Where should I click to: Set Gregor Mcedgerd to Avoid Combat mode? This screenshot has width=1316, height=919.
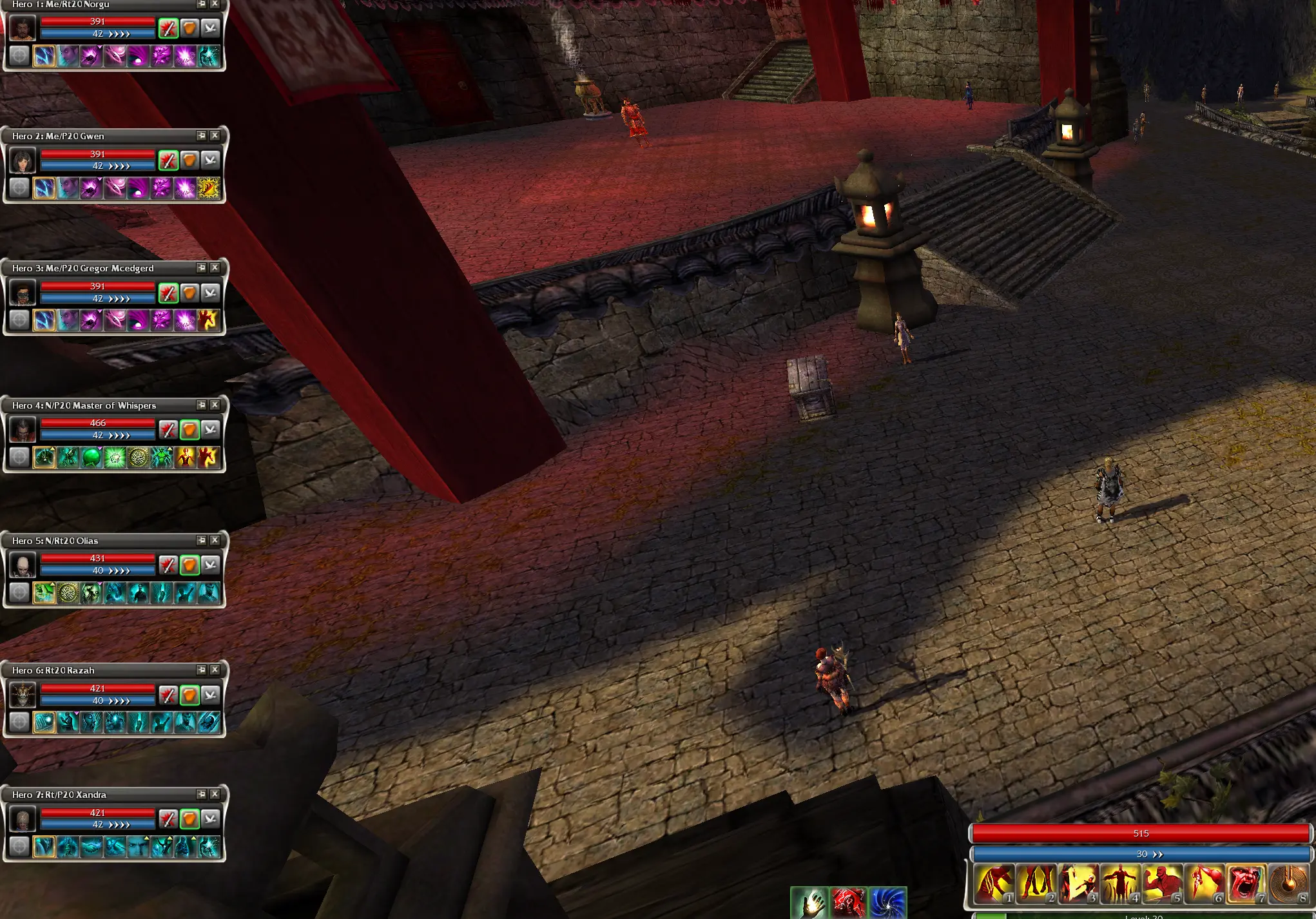[x=210, y=293]
